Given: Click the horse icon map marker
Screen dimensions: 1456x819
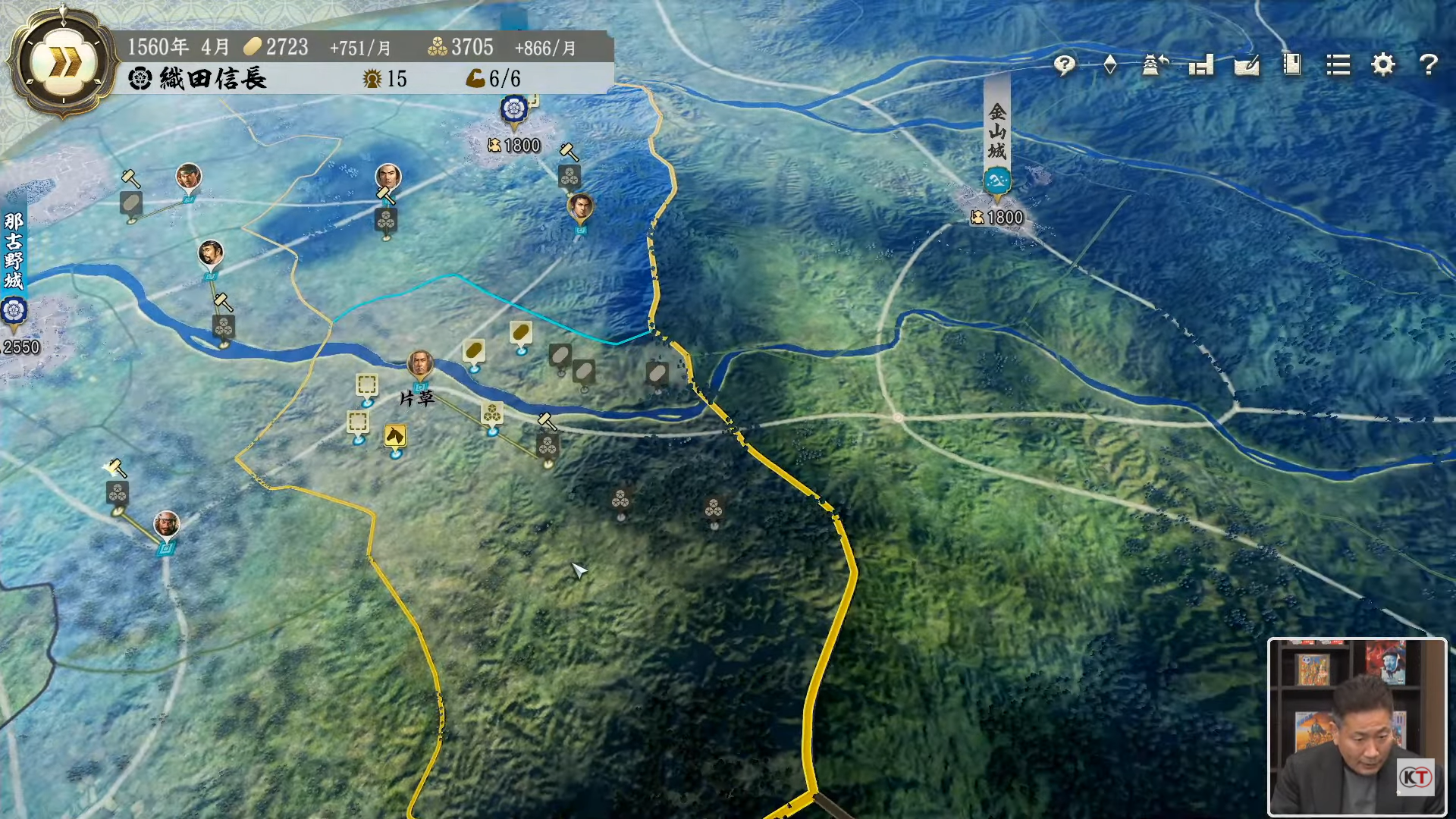Looking at the screenshot, I should (395, 436).
